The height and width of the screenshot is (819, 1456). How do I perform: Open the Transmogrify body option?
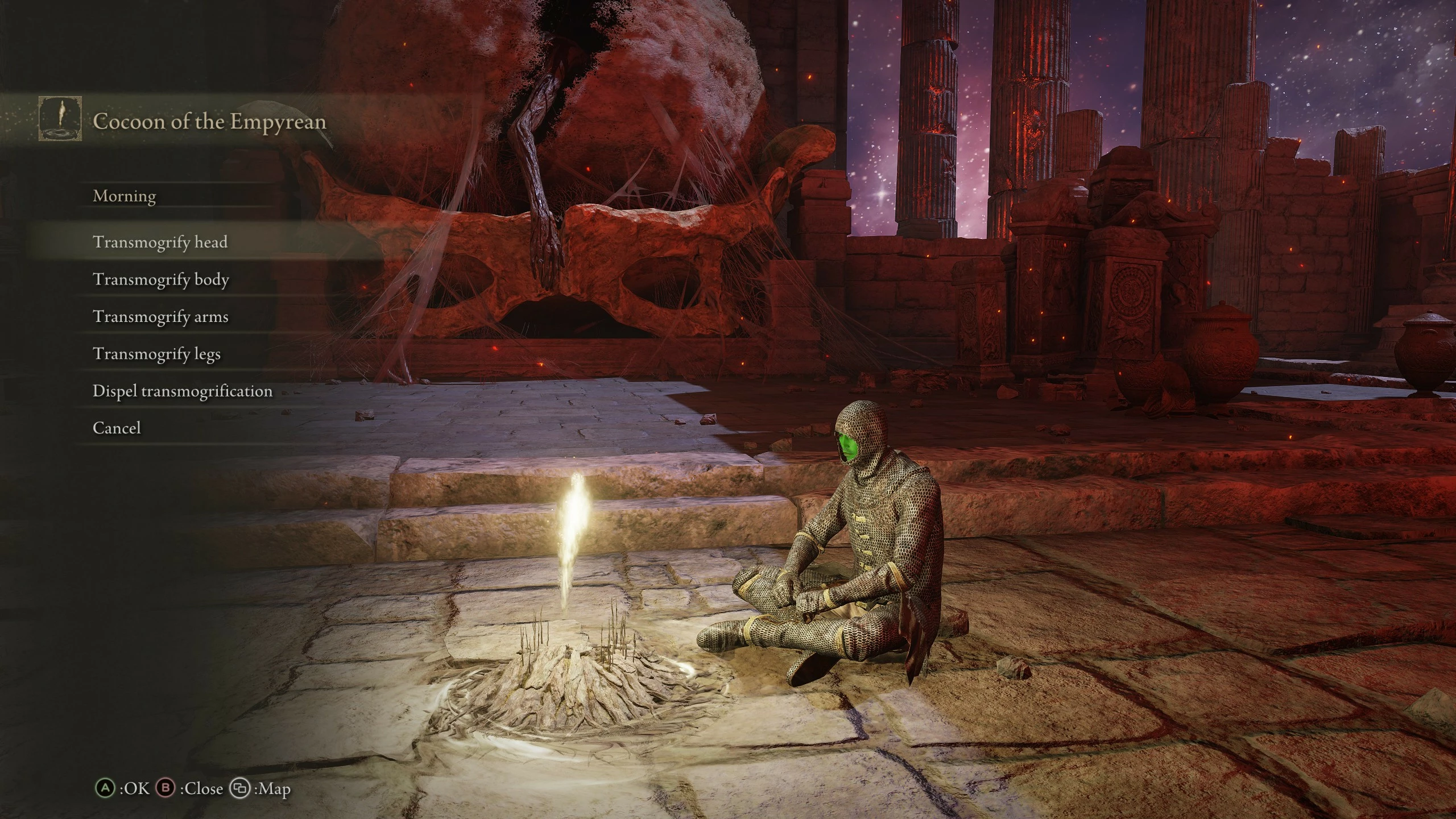(x=161, y=280)
